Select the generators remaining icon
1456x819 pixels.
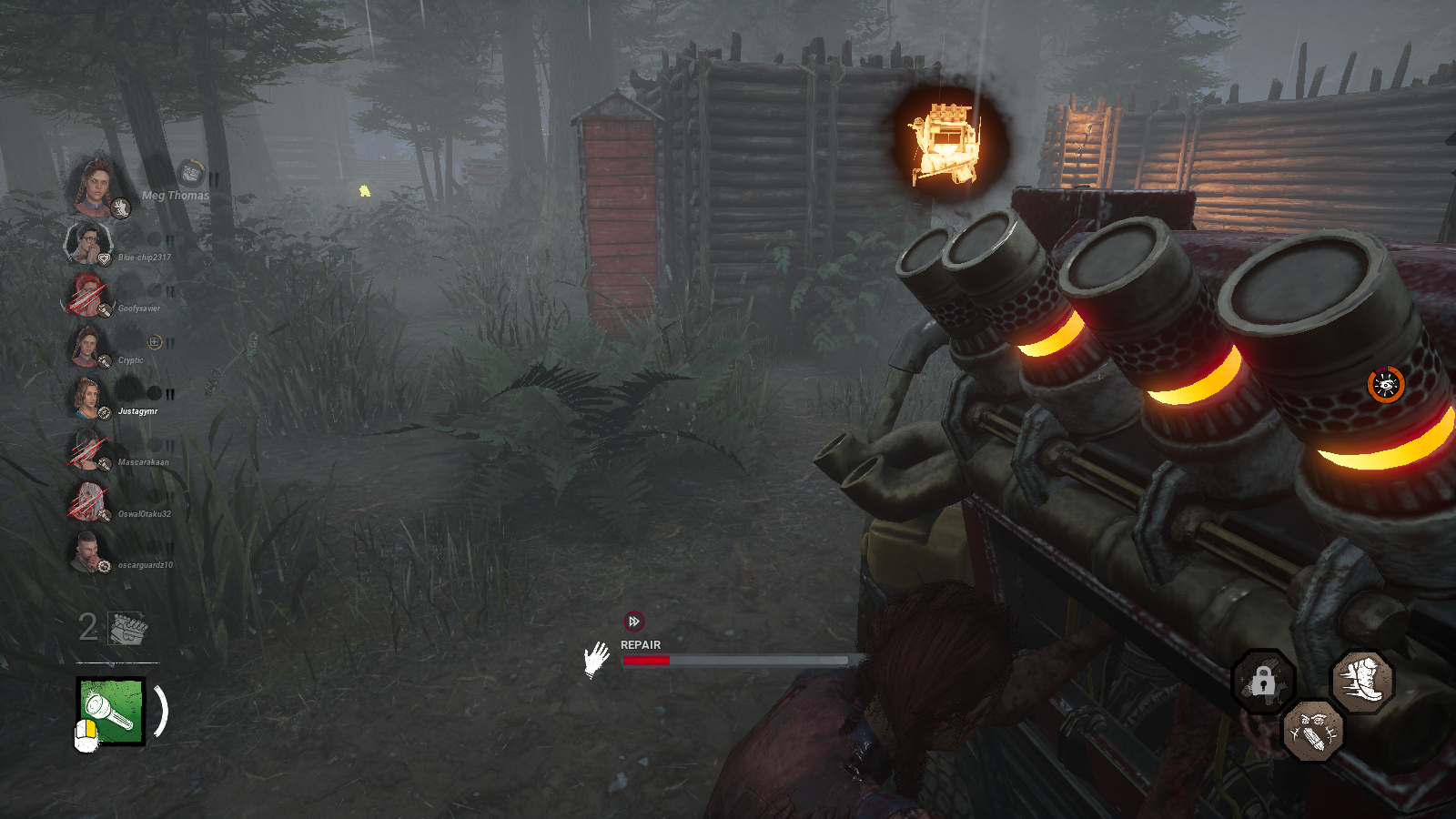coord(127,628)
